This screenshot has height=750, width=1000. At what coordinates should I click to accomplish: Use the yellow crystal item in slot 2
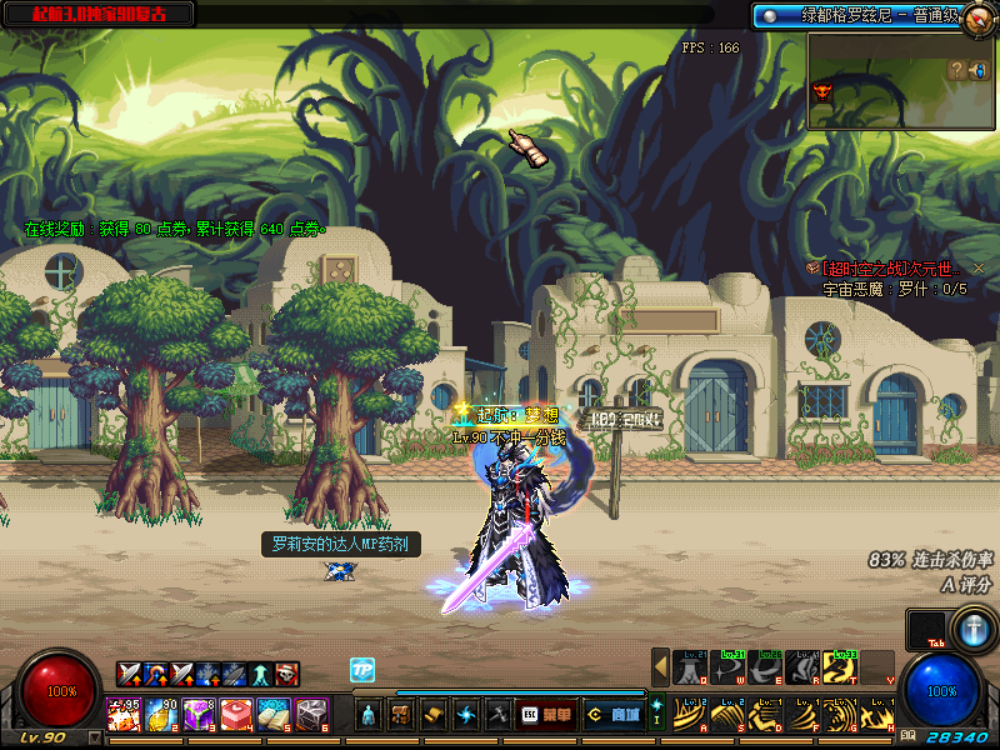pos(161,714)
